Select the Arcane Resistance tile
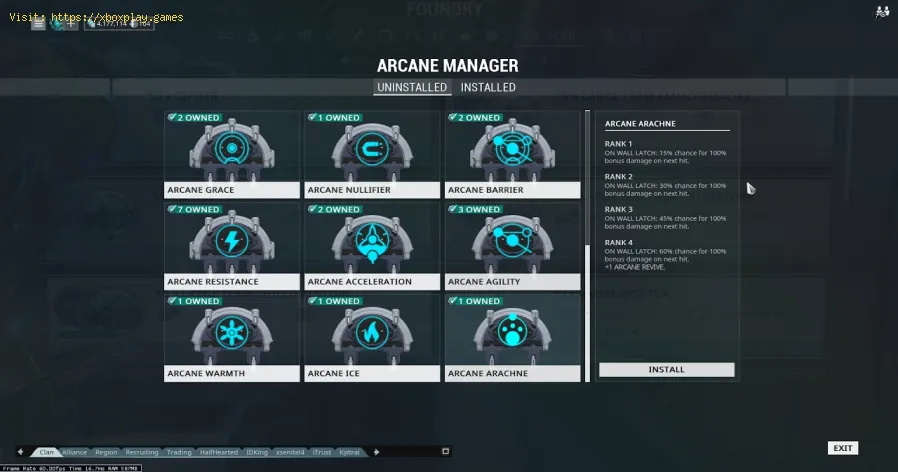This screenshot has height=472, width=898. pos(231,246)
